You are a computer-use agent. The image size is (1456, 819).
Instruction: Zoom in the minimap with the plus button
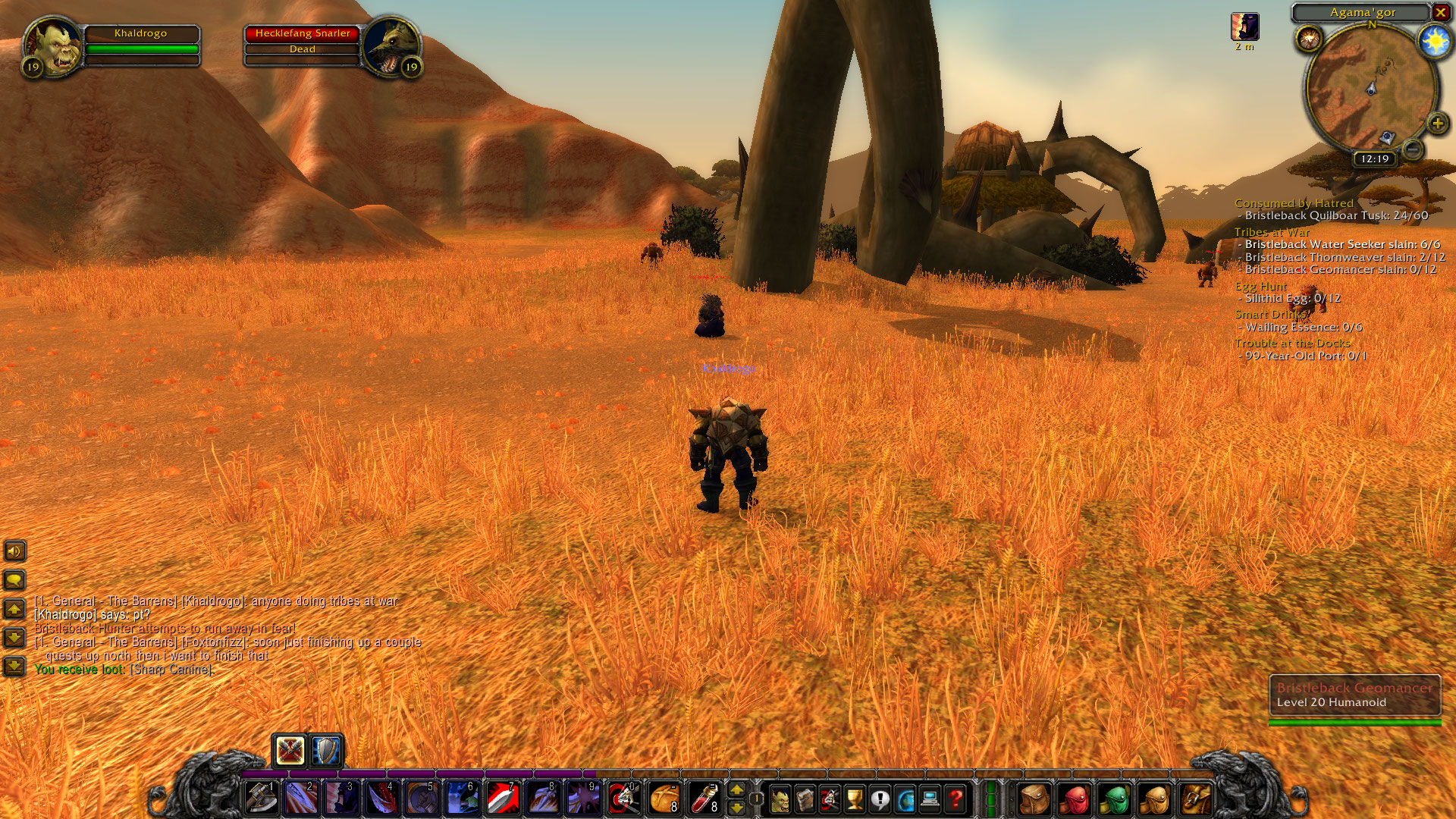(x=1436, y=123)
